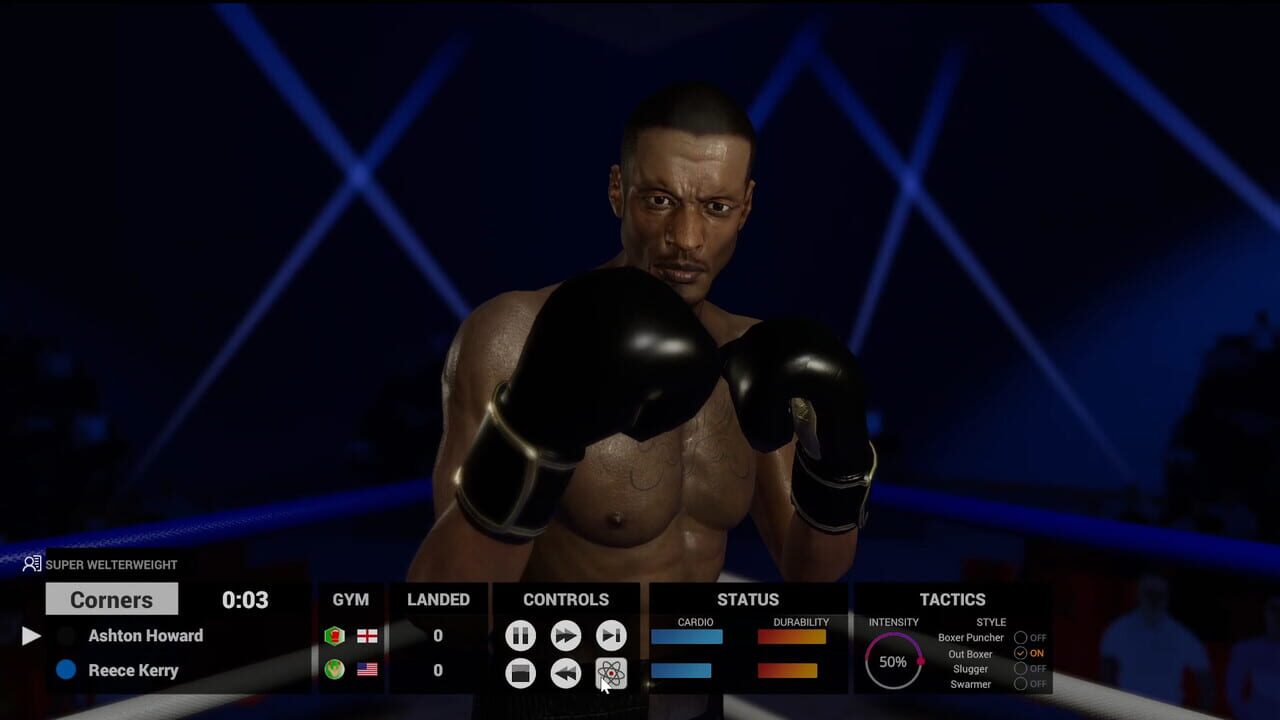
Task: Select the Fast Forward control
Action: 566,636
